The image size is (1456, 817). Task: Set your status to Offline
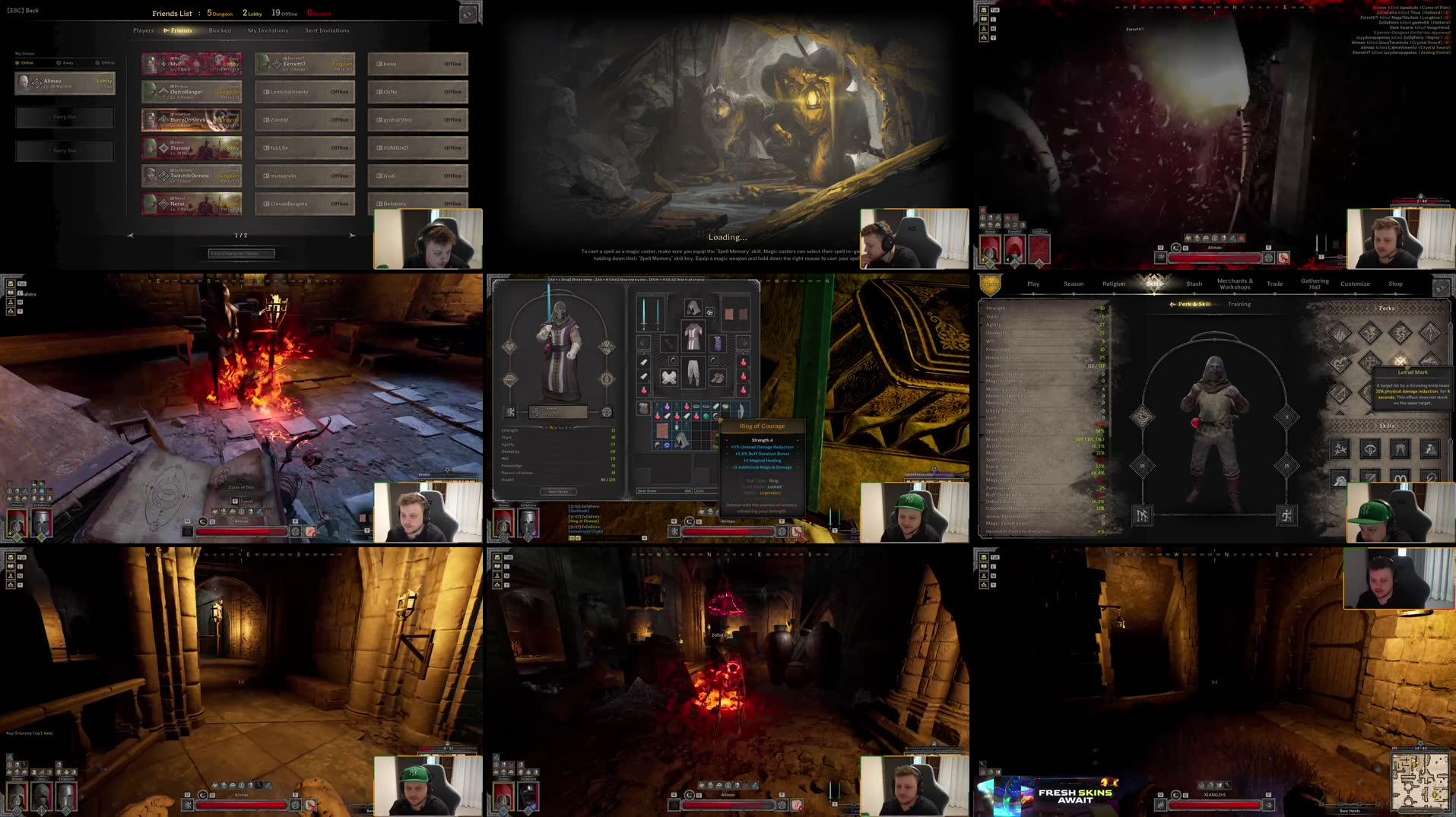coord(106,62)
